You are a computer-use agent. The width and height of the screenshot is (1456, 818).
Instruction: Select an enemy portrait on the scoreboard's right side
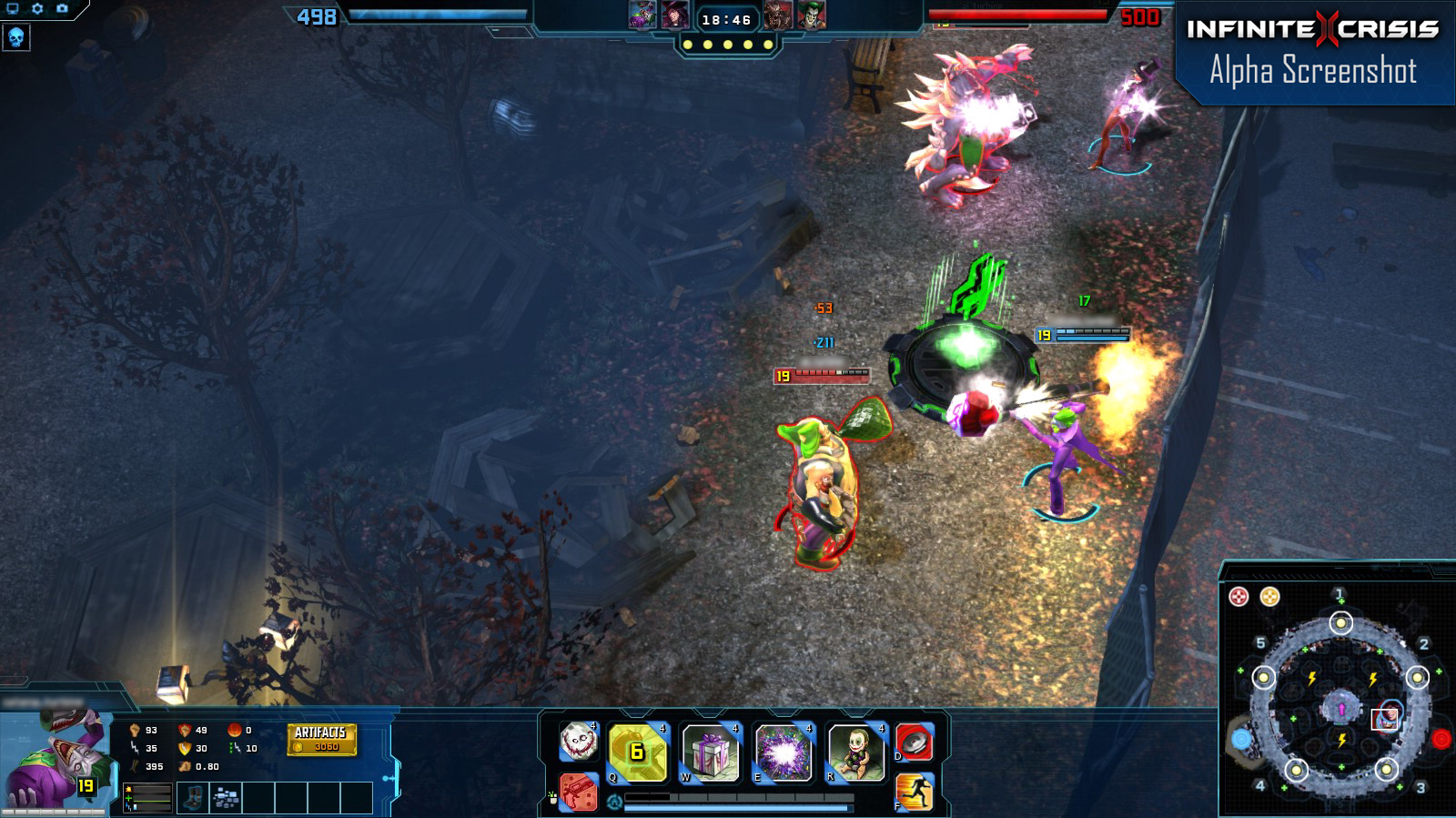[x=776, y=15]
